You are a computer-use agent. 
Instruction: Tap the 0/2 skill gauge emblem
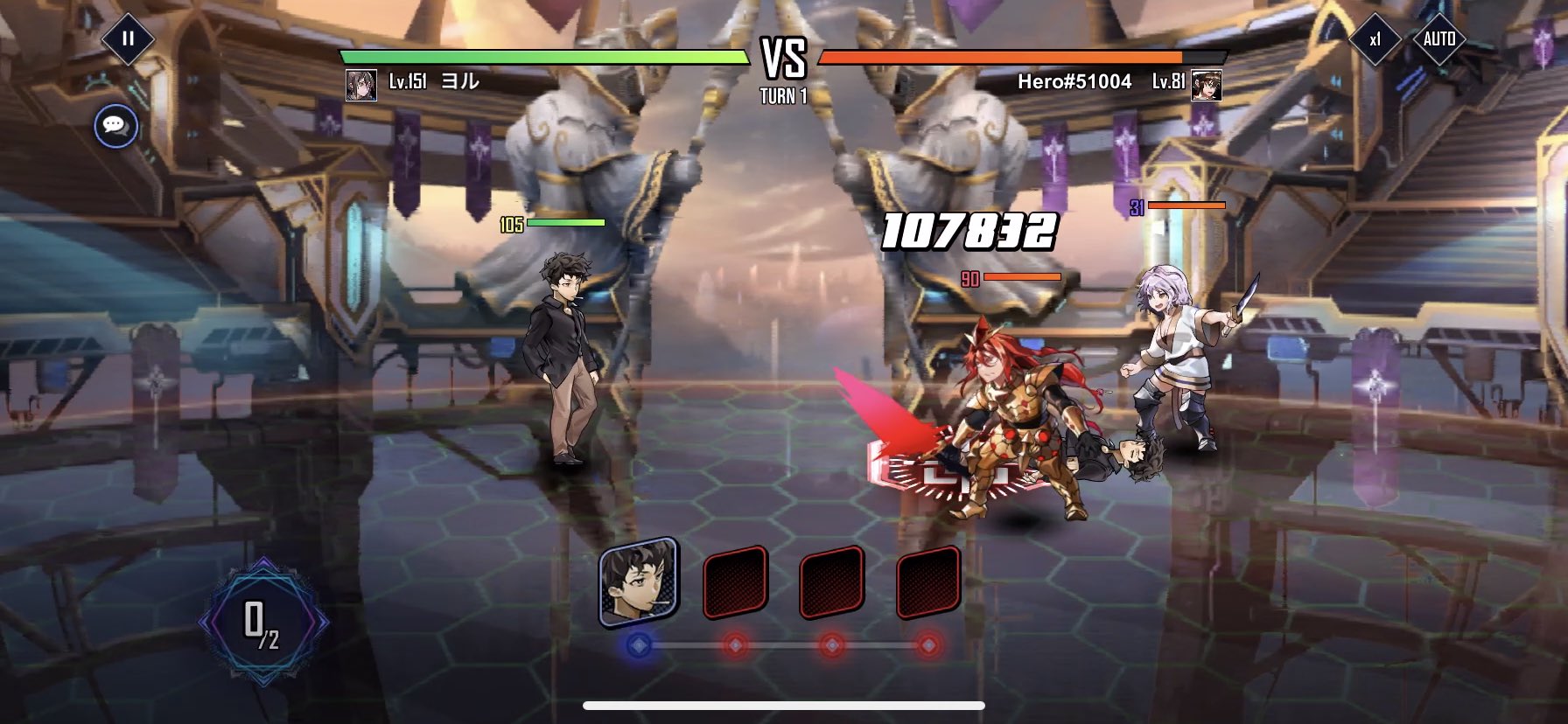coord(262,623)
